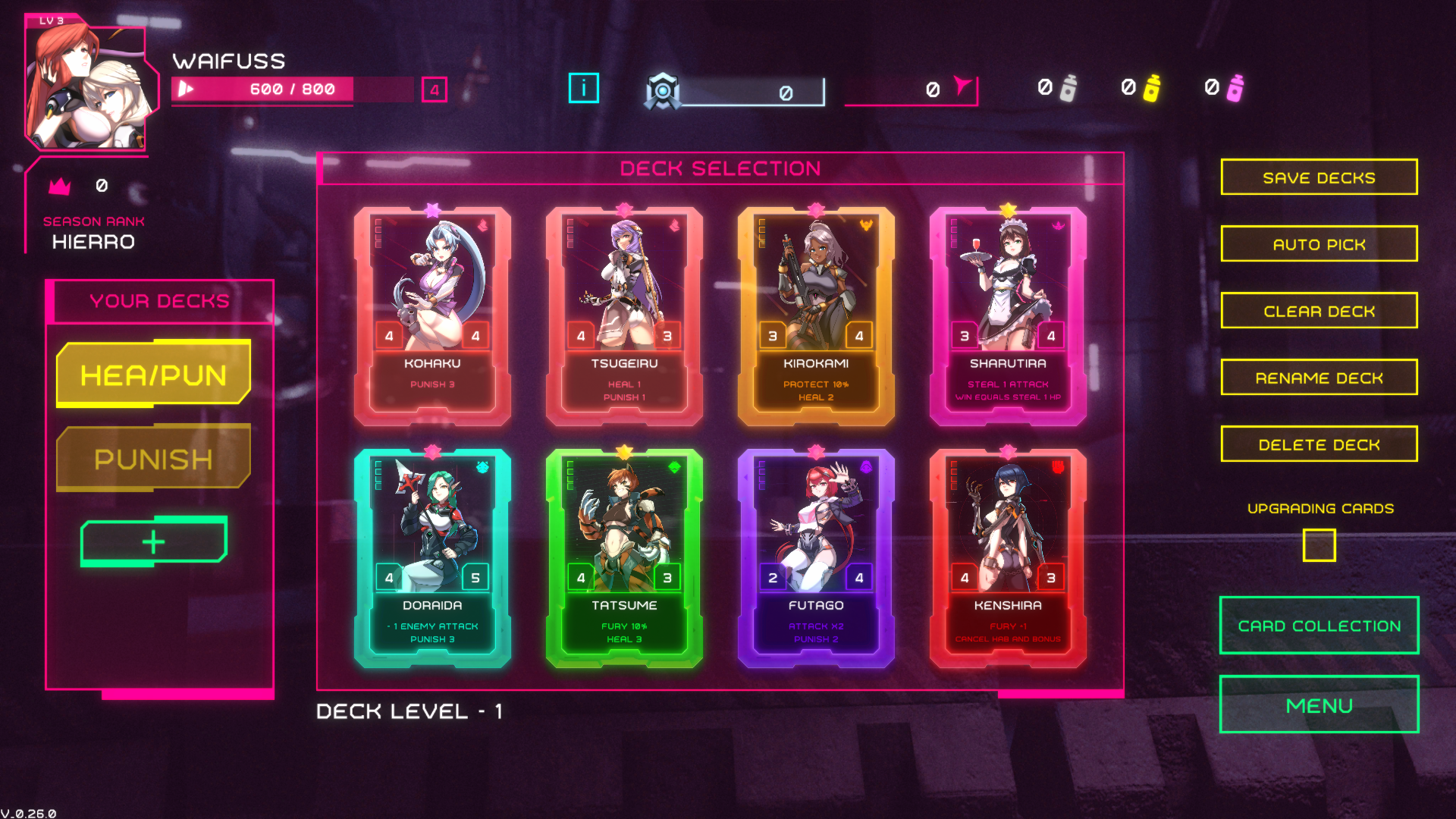Rename the selected deck

click(x=1319, y=378)
